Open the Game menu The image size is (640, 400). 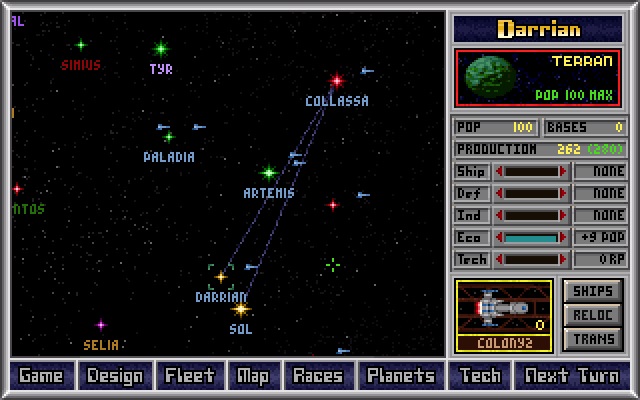(x=41, y=376)
